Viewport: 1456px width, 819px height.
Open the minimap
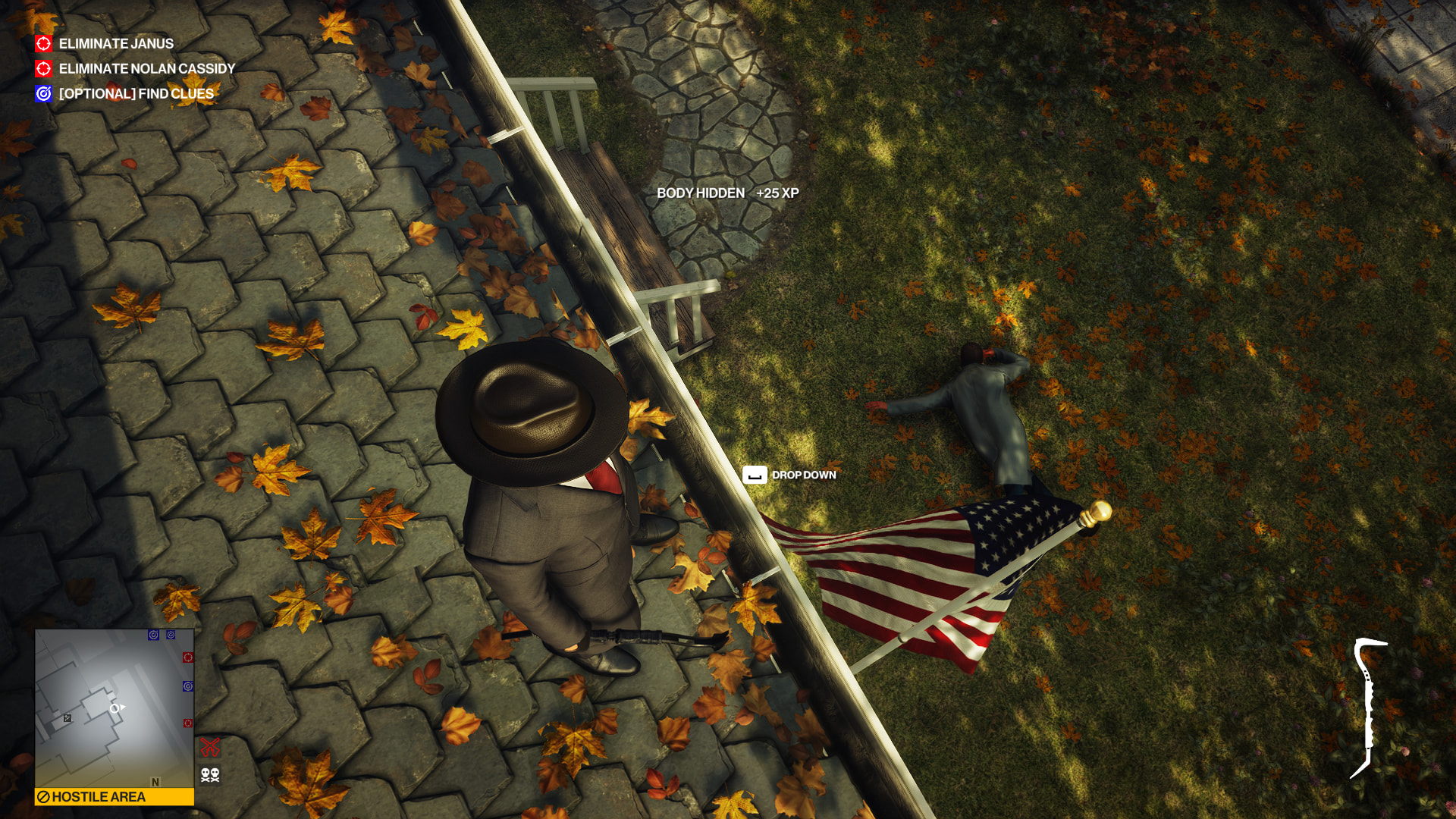pos(114,708)
